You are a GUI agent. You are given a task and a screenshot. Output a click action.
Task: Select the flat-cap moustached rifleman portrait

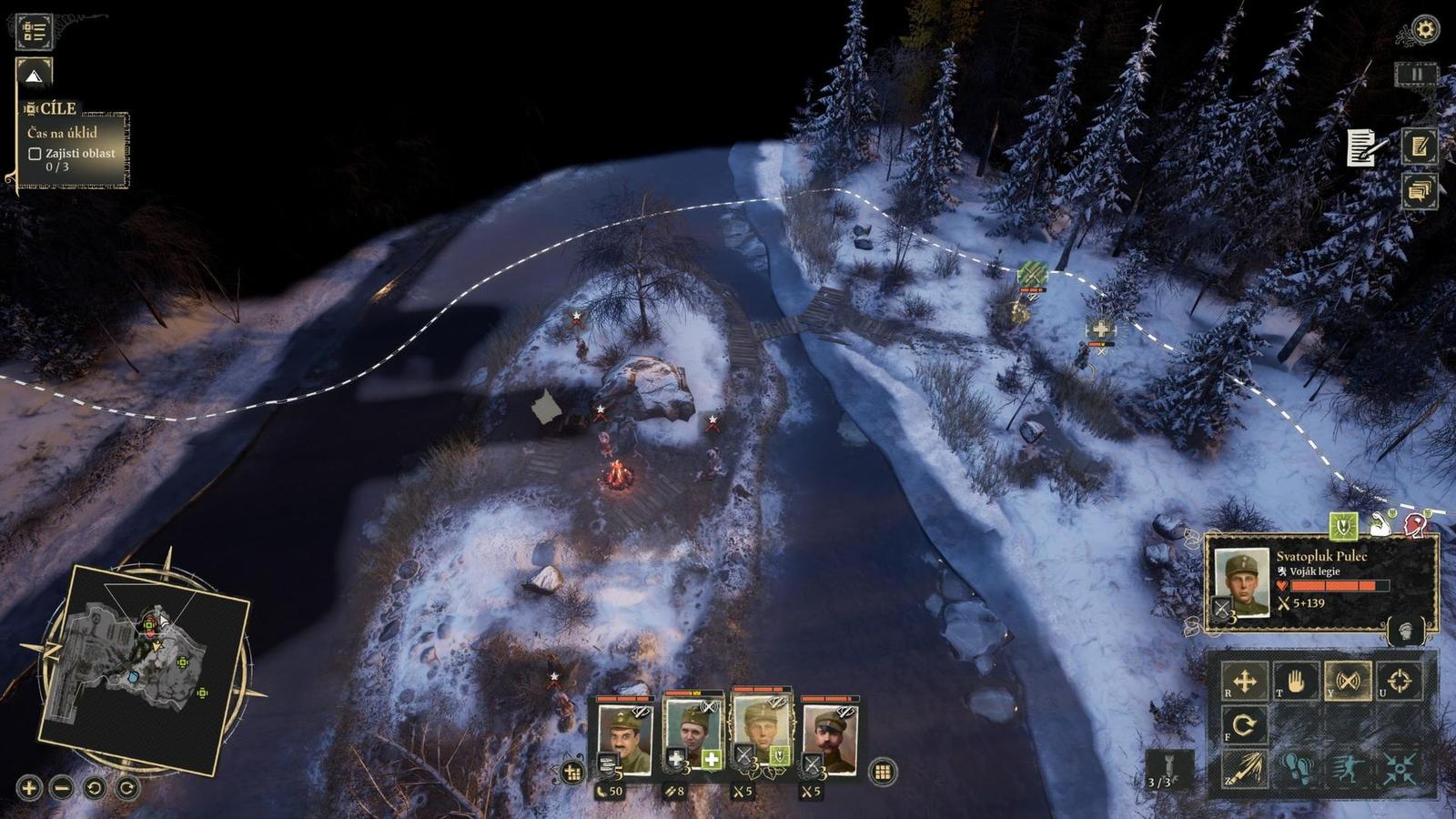pyautogui.click(x=830, y=737)
